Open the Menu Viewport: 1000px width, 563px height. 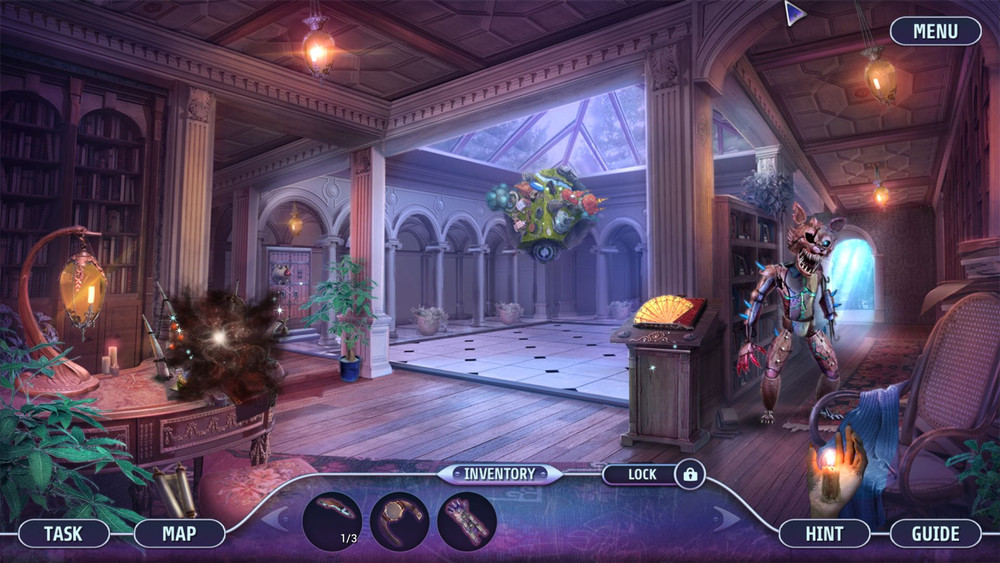[935, 31]
